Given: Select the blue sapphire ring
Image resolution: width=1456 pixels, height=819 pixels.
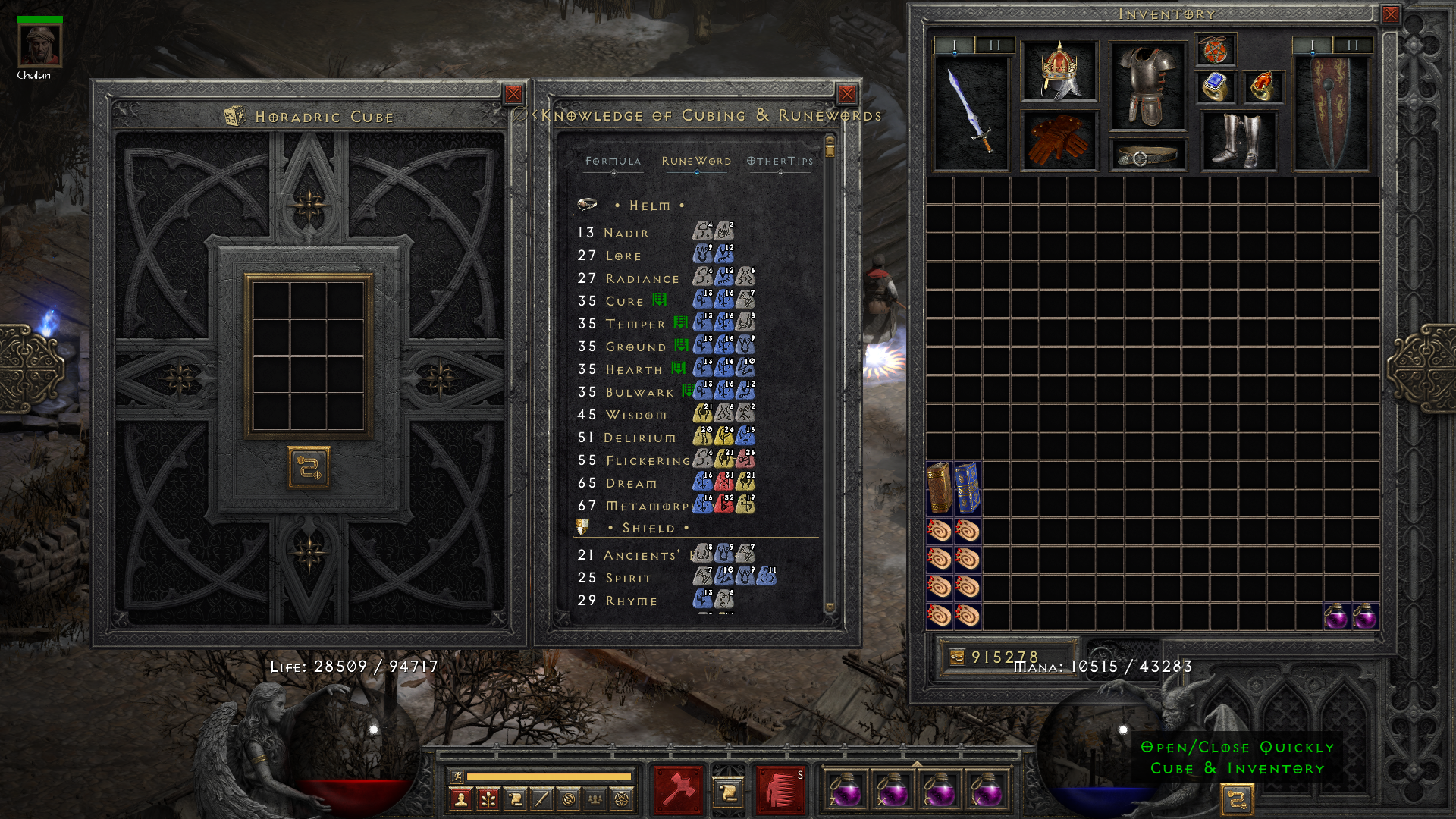Looking at the screenshot, I should [x=1216, y=86].
